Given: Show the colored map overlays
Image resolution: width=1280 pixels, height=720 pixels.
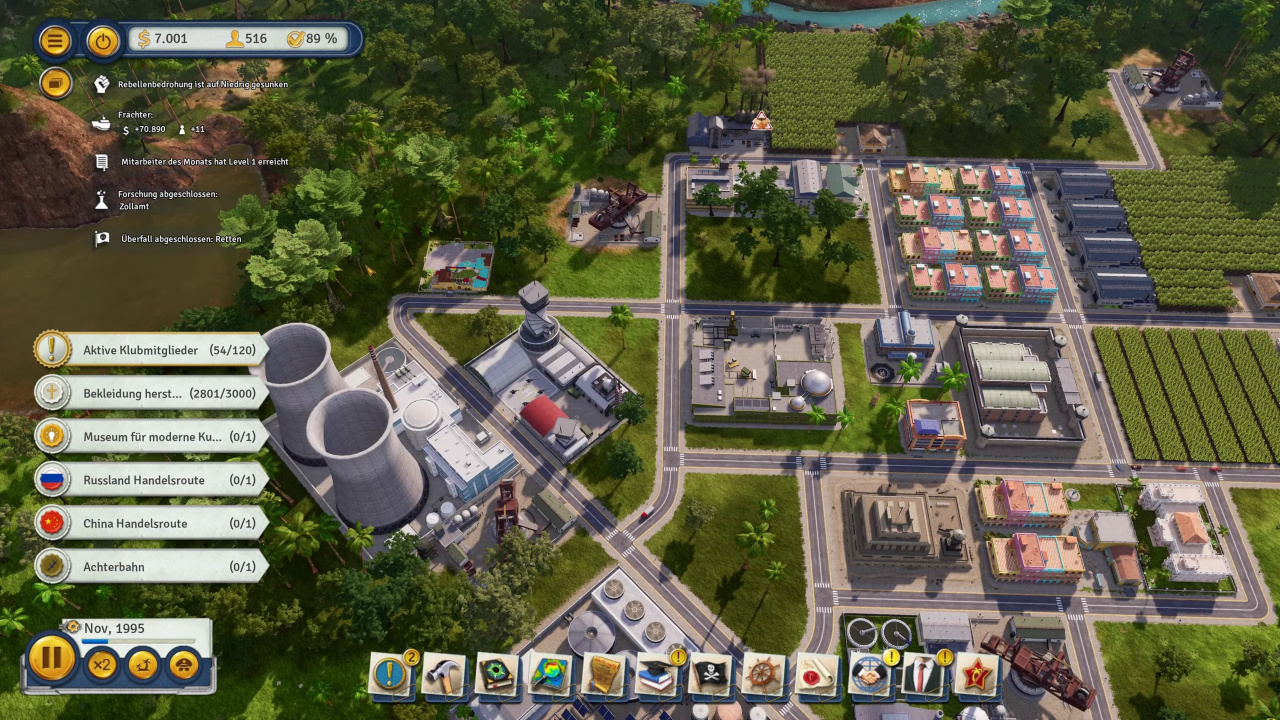Looking at the screenshot, I should [550, 675].
